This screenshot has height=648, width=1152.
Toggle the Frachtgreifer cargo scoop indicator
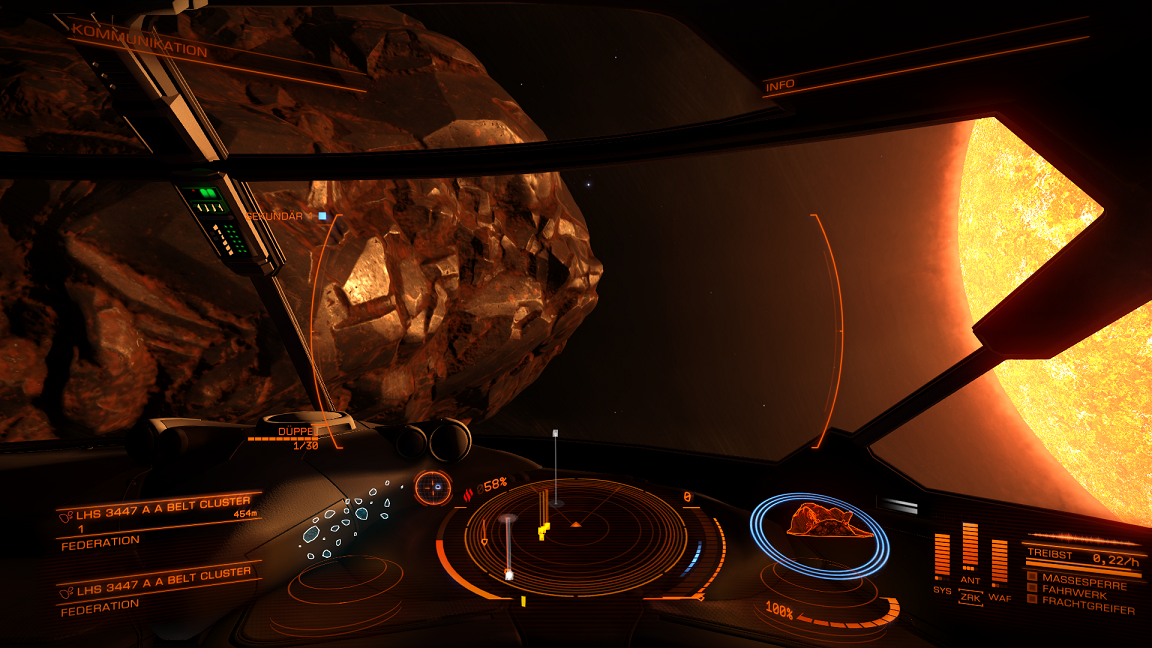pyautogui.click(x=1032, y=600)
